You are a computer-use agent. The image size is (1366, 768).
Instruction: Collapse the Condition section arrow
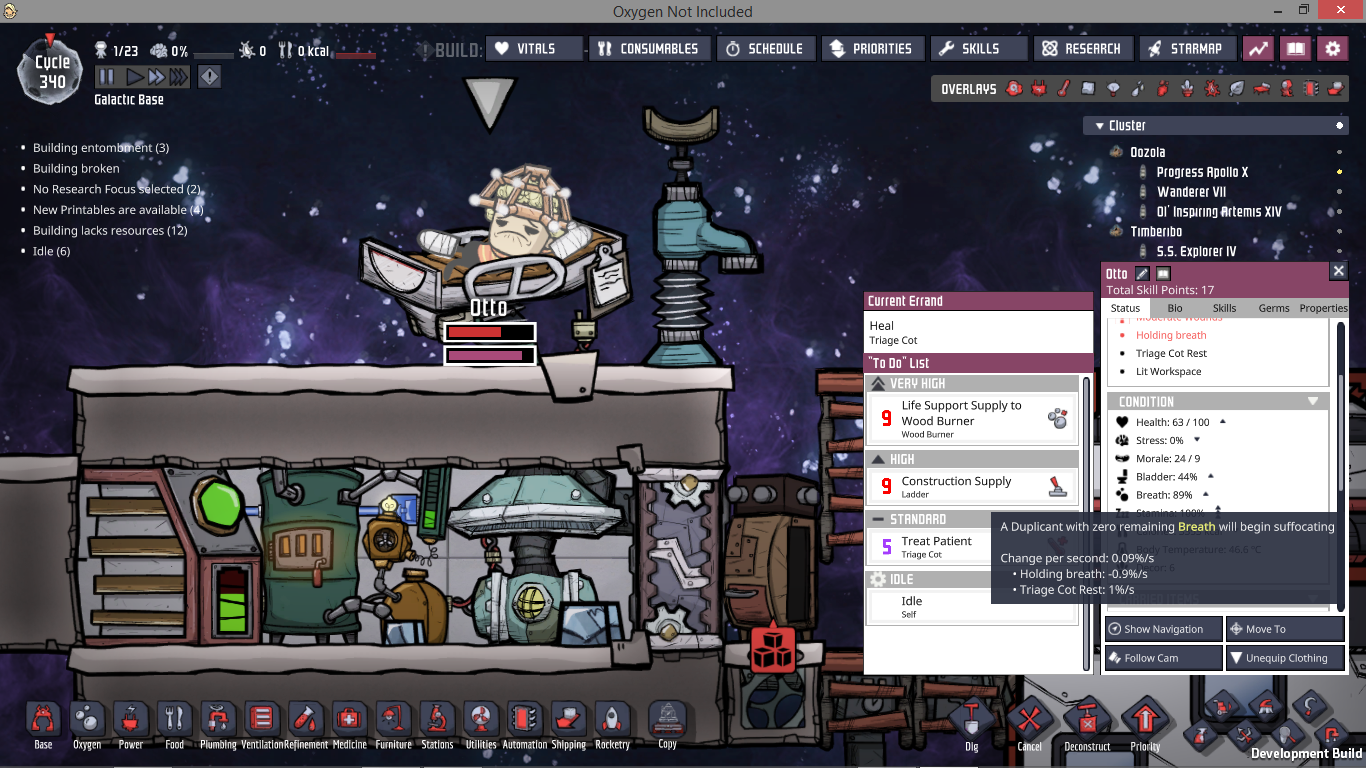click(x=1313, y=400)
